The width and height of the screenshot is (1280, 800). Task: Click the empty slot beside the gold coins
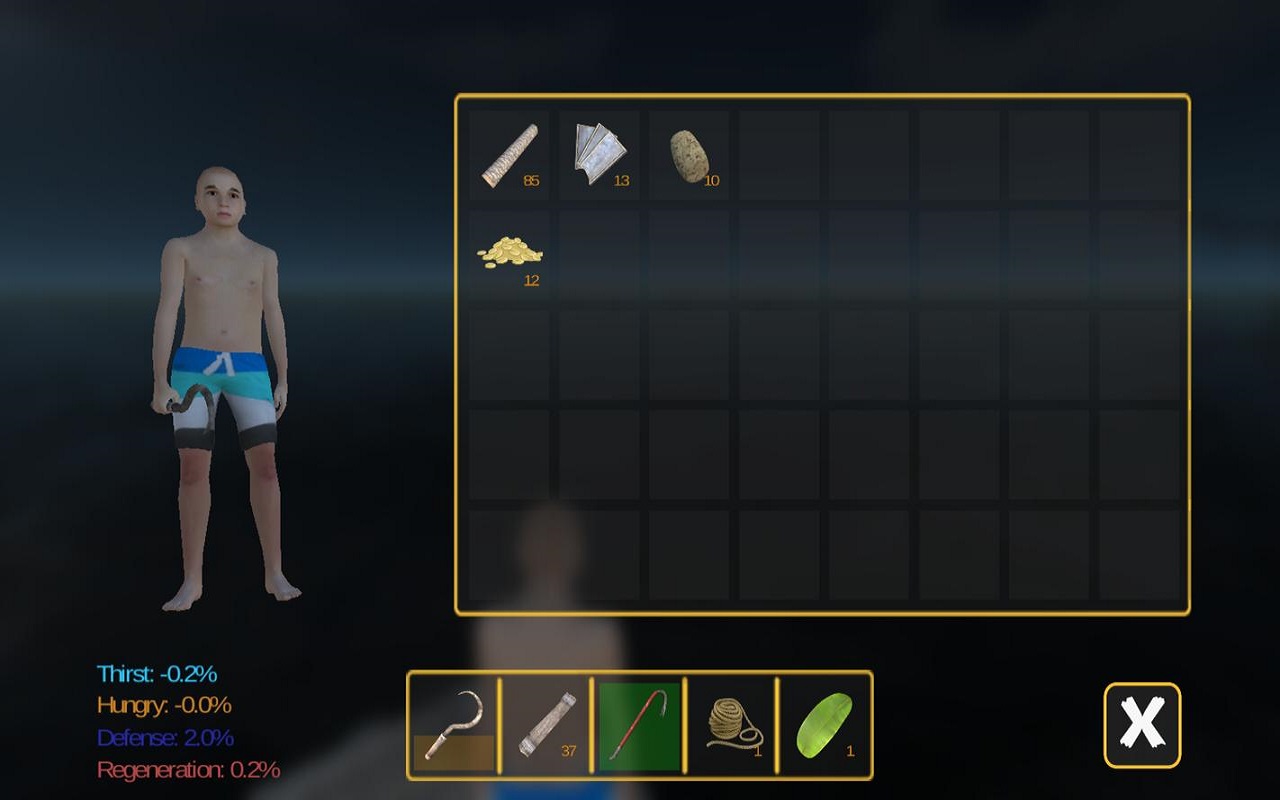[600, 252]
